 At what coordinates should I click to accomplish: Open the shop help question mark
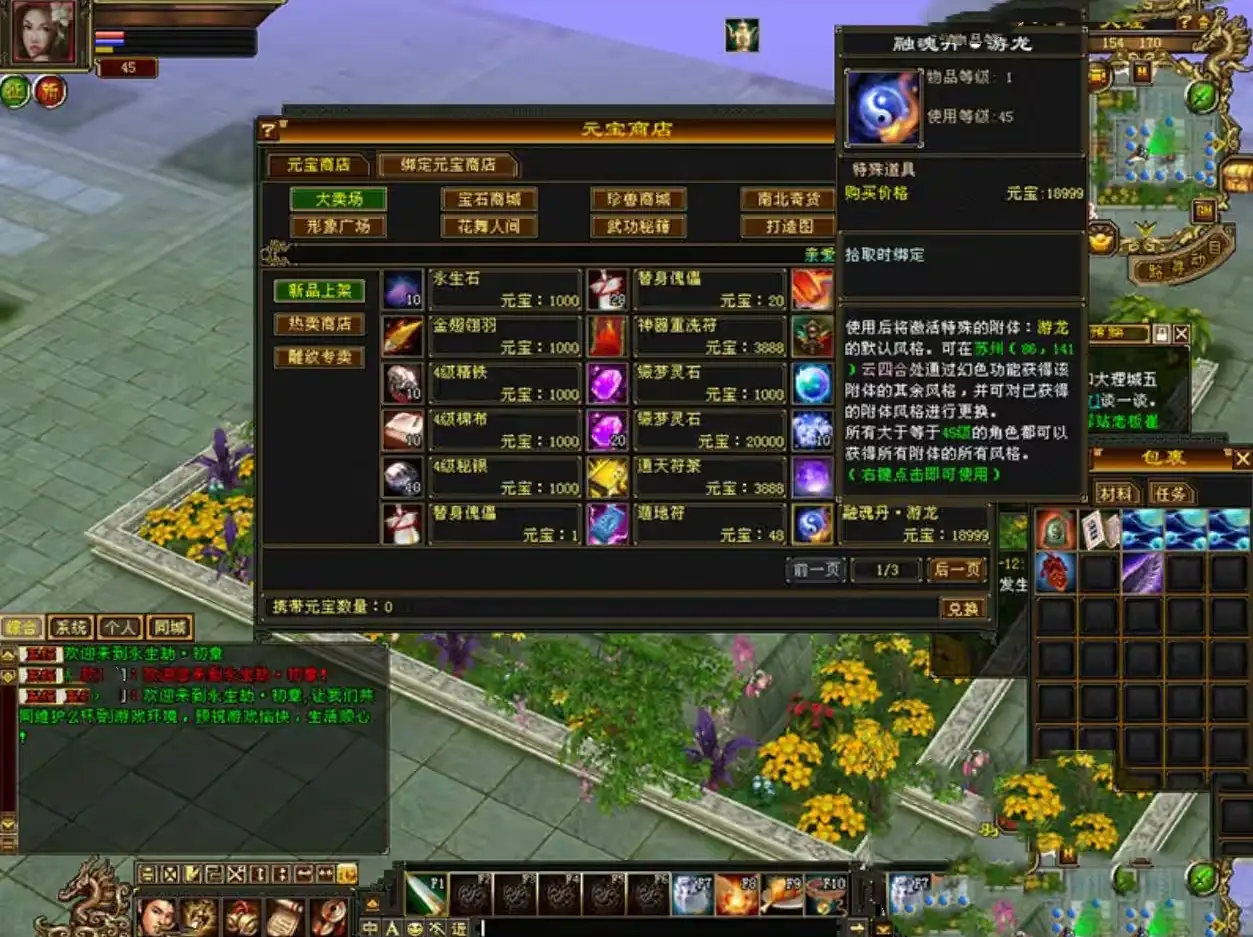point(268,130)
